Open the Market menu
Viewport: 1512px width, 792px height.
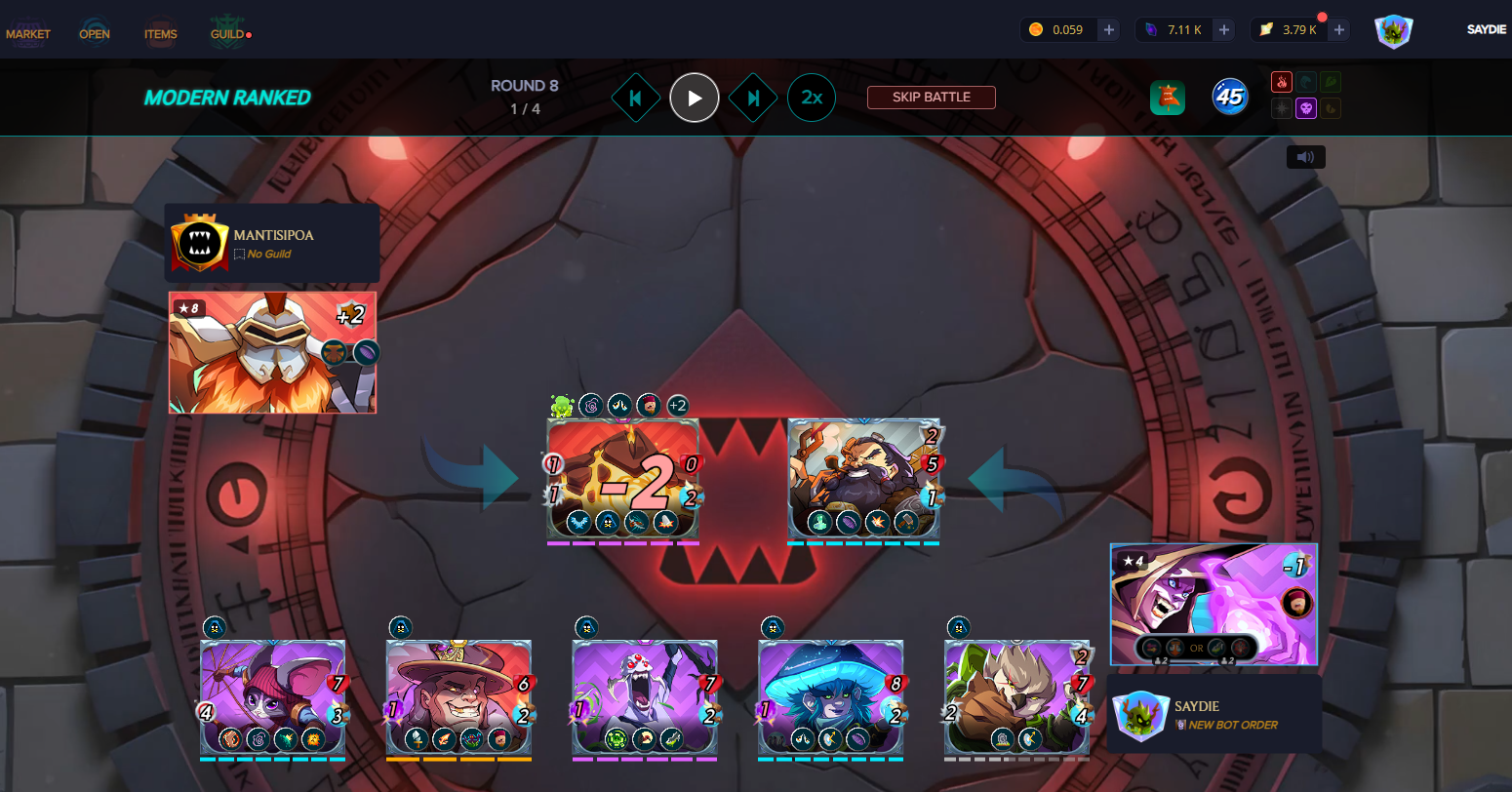click(28, 34)
